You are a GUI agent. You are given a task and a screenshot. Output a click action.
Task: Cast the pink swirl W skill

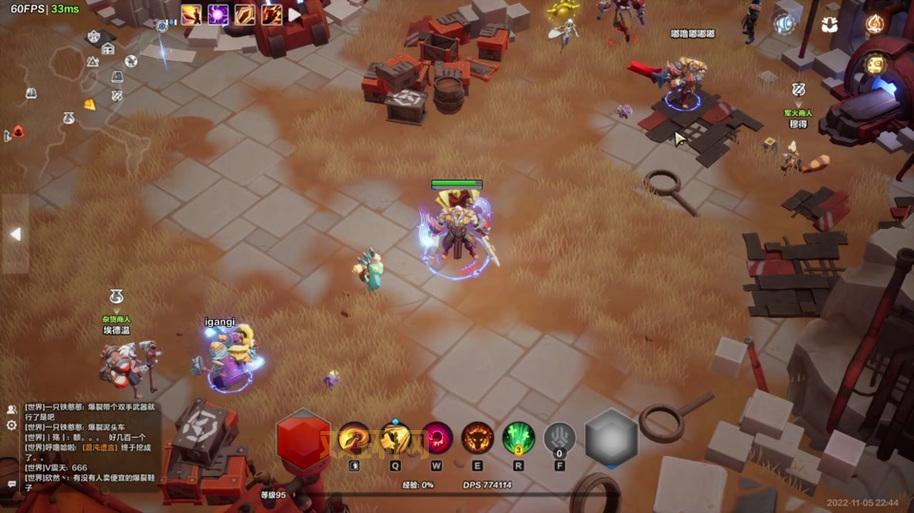click(437, 438)
